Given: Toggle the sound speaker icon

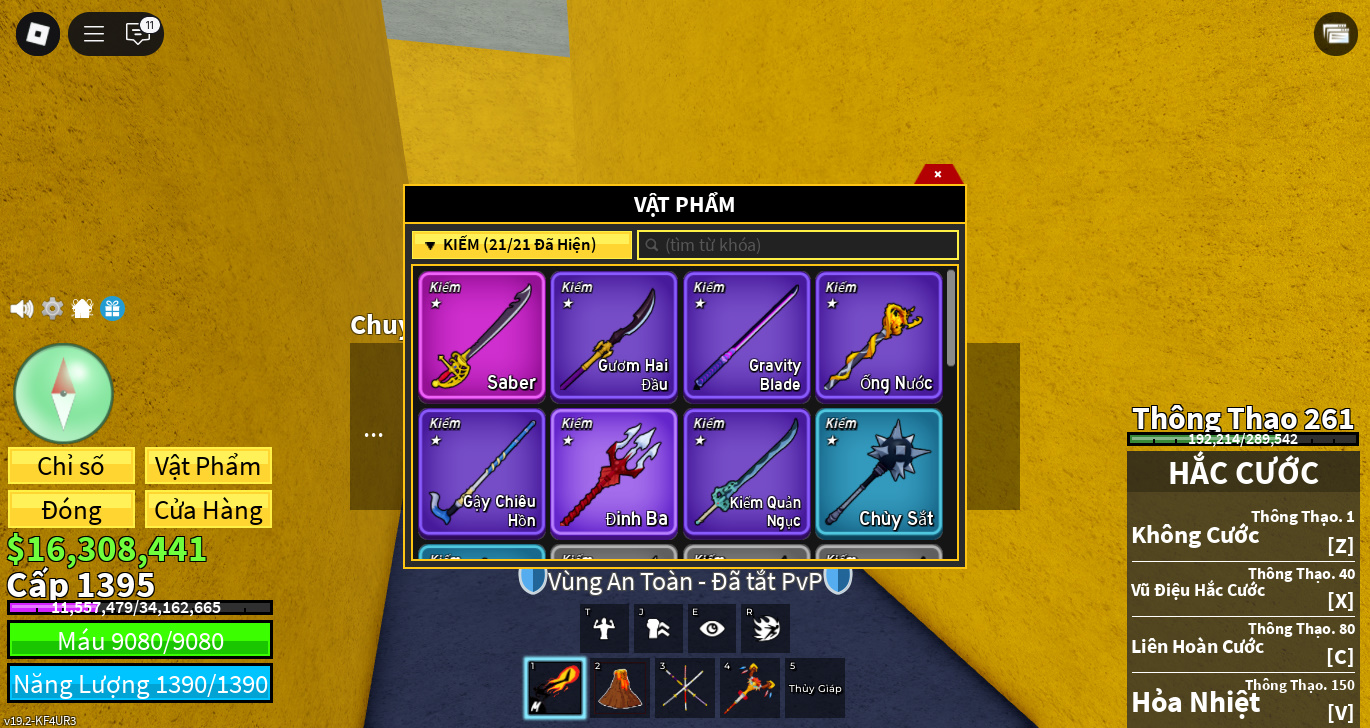Looking at the screenshot, I should tap(21, 308).
